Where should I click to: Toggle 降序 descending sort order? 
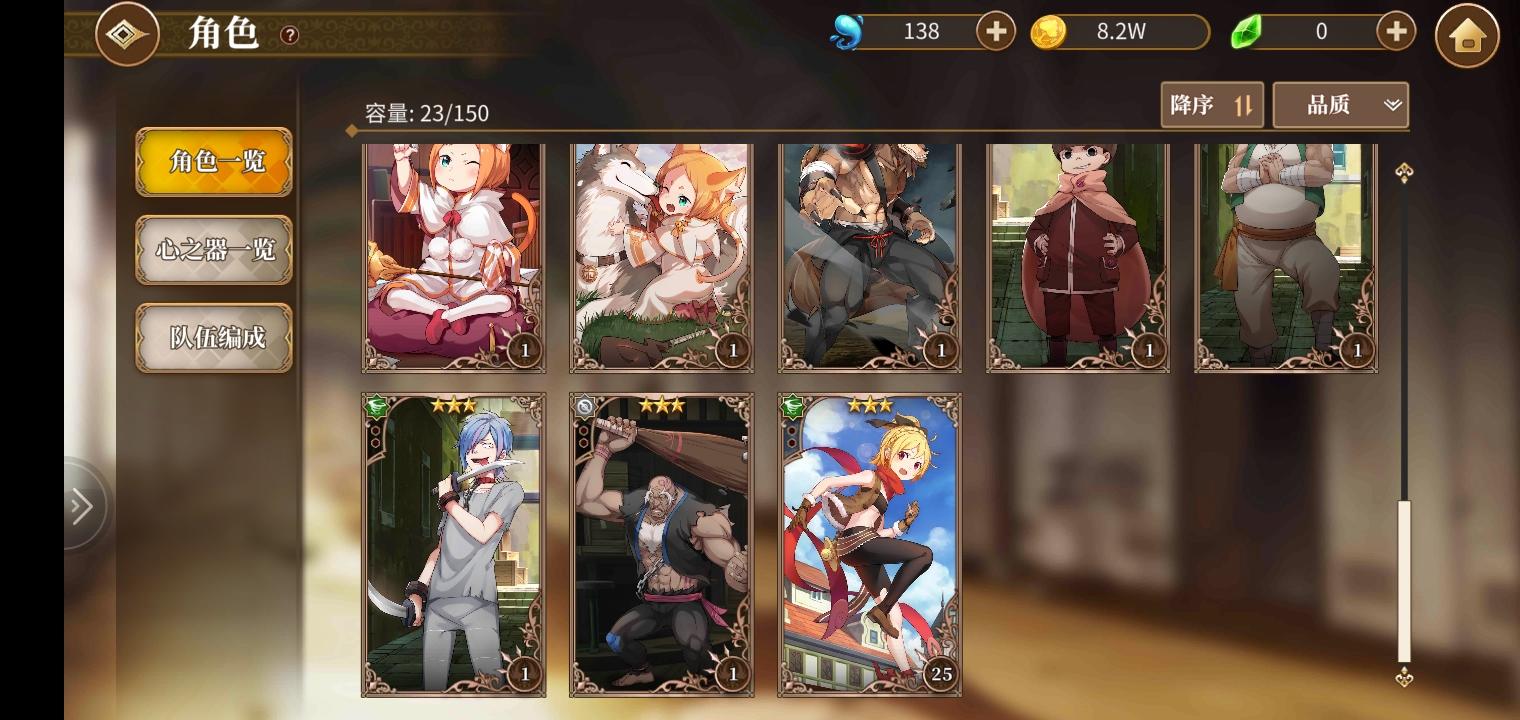point(1212,104)
